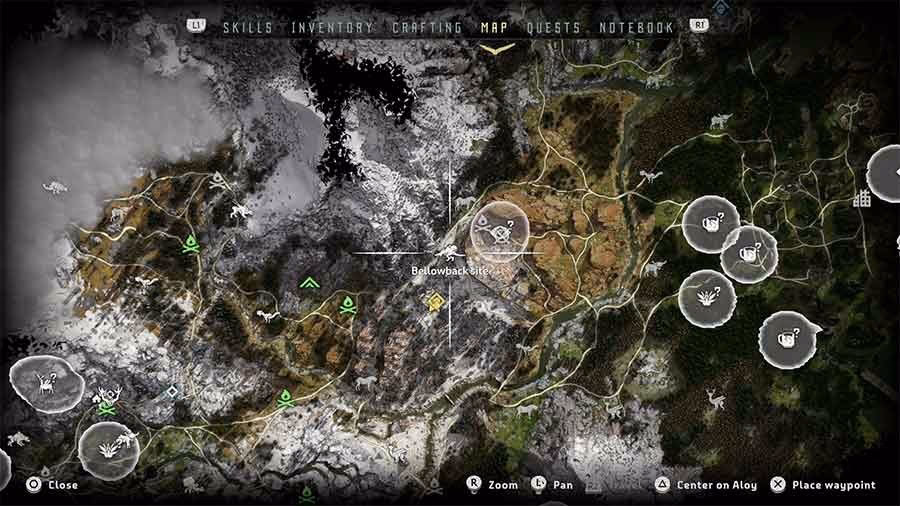Select the Map tab

click(494, 28)
